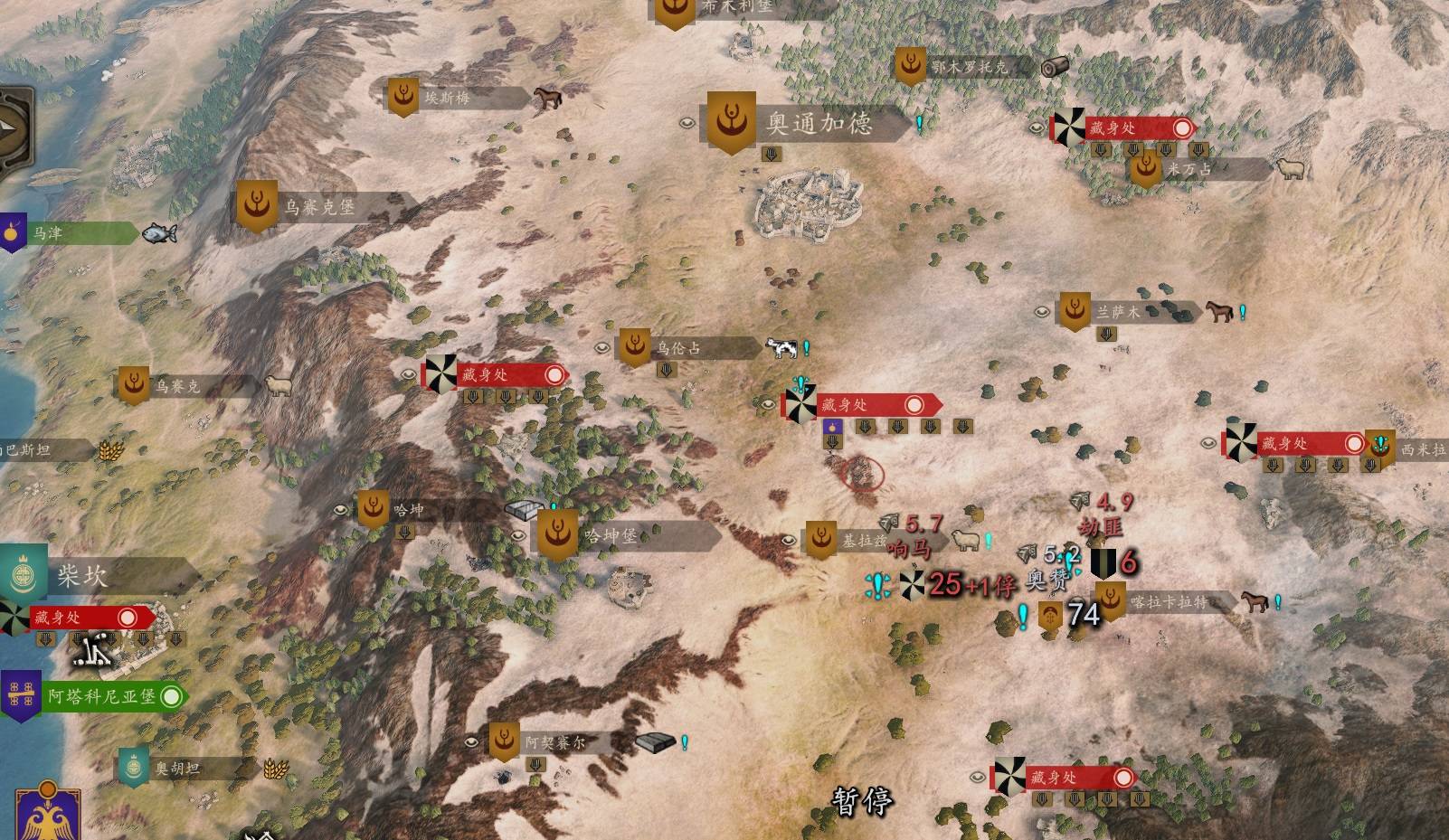Image resolution: width=1449 pixels, height=840 pixels.
Task: Select the 奥胡坦 village label
Action: pyautogui.click(x=176, y=769)
